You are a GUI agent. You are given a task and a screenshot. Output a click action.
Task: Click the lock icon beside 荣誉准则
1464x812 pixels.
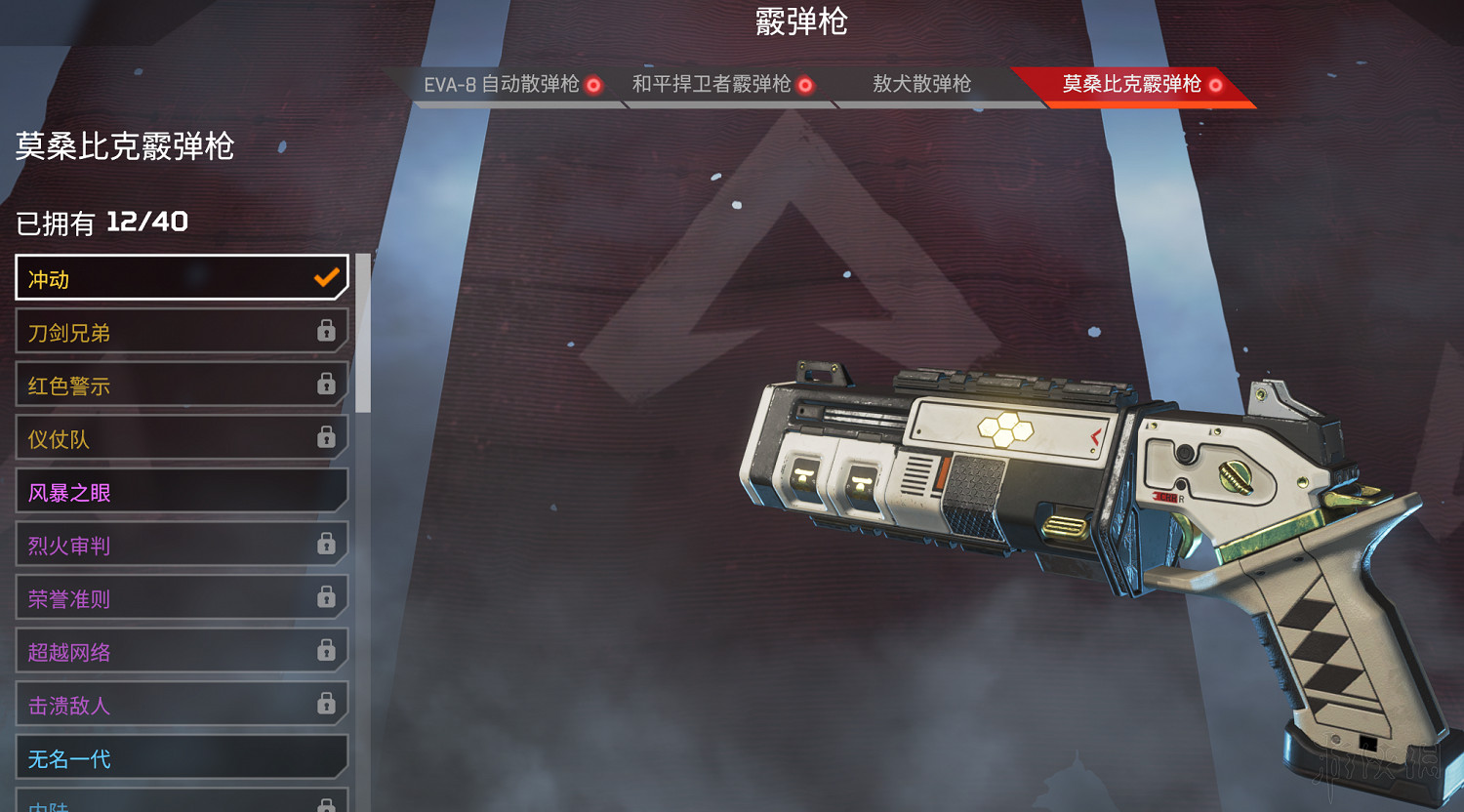click(328, 596)
